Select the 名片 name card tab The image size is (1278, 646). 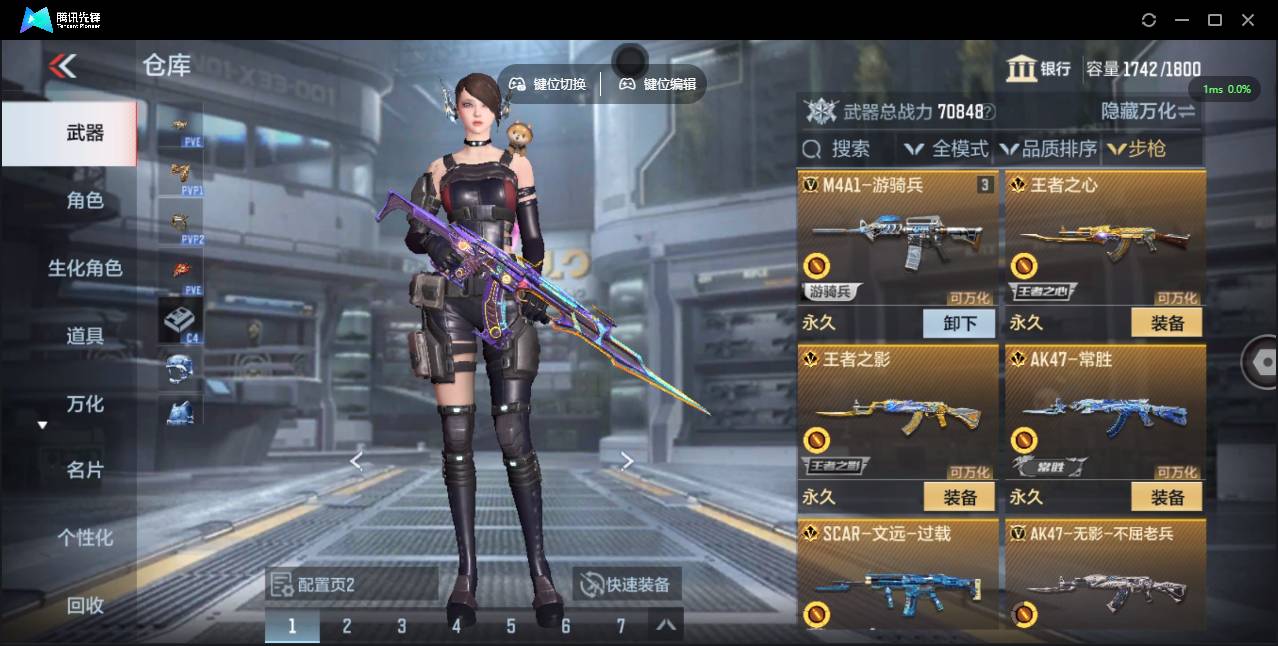tap(84, 470)
